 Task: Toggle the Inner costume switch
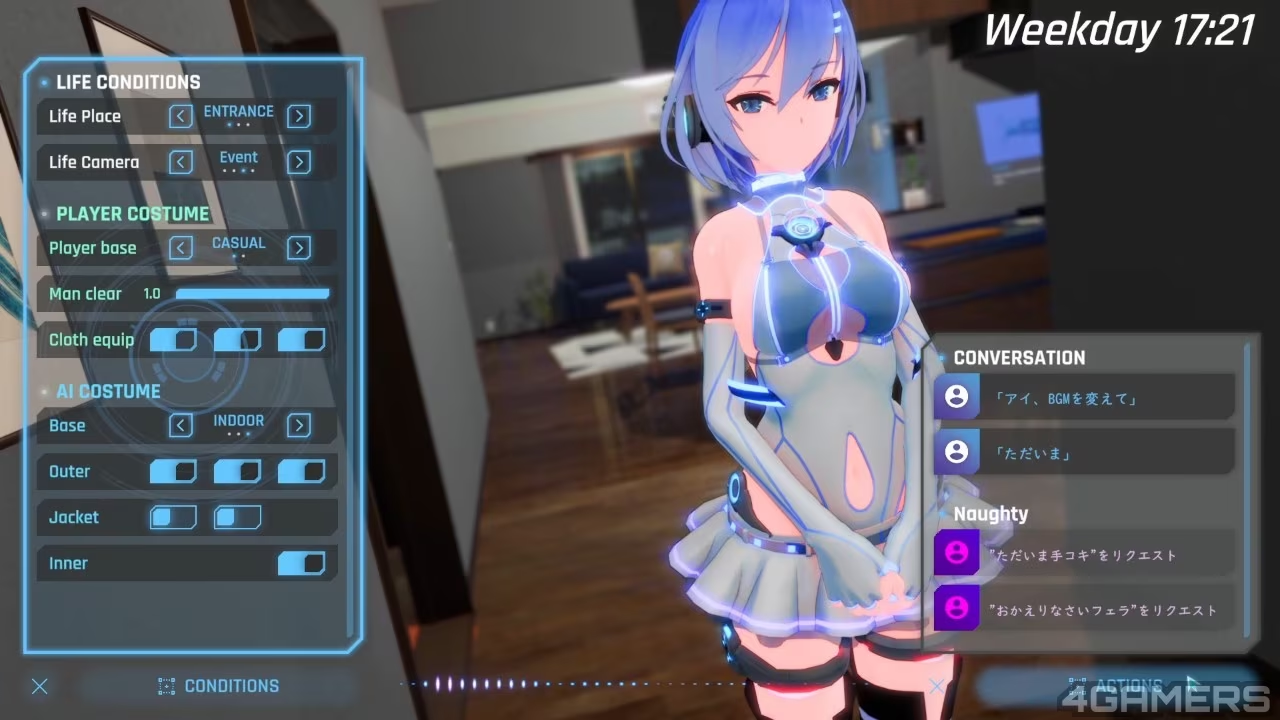tap(301, 563)
